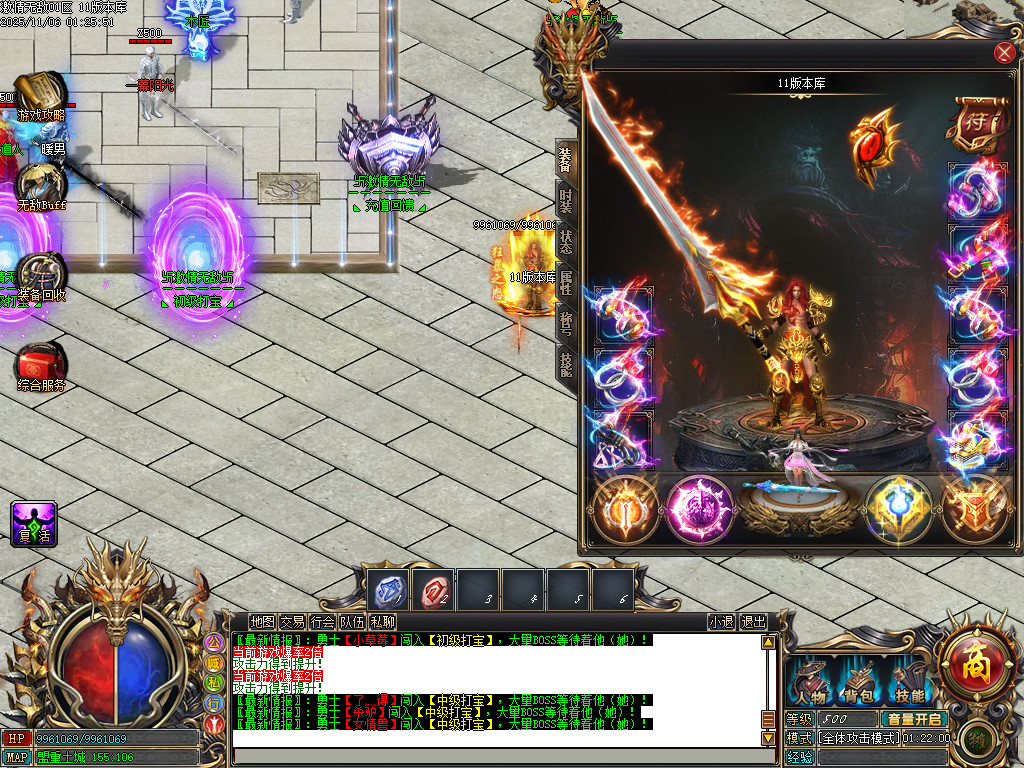Open the 行会 (Guild) menu
The image size is (1024, 768).
tap(322, 622)
